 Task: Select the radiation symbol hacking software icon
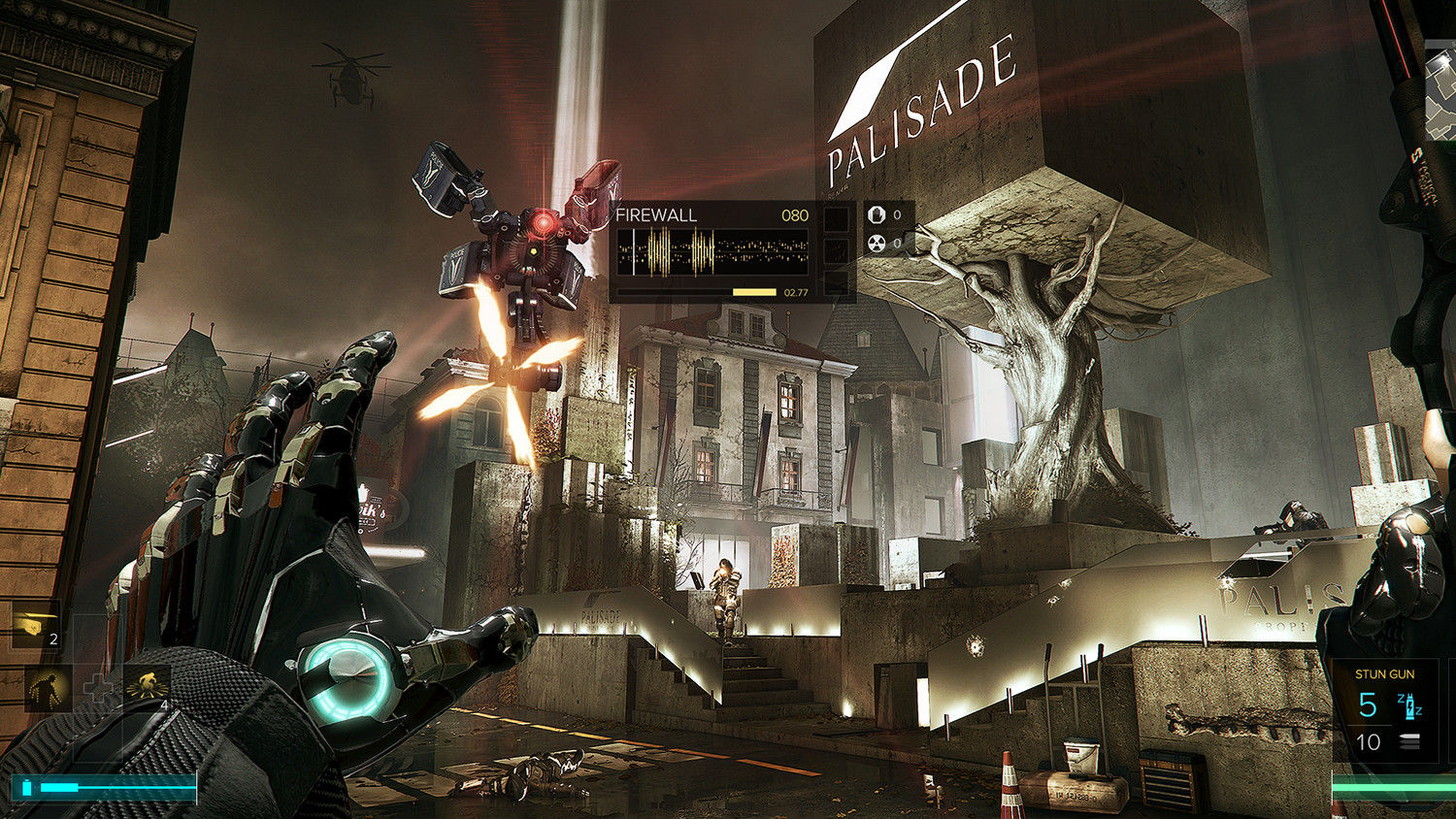coord(877,243)
